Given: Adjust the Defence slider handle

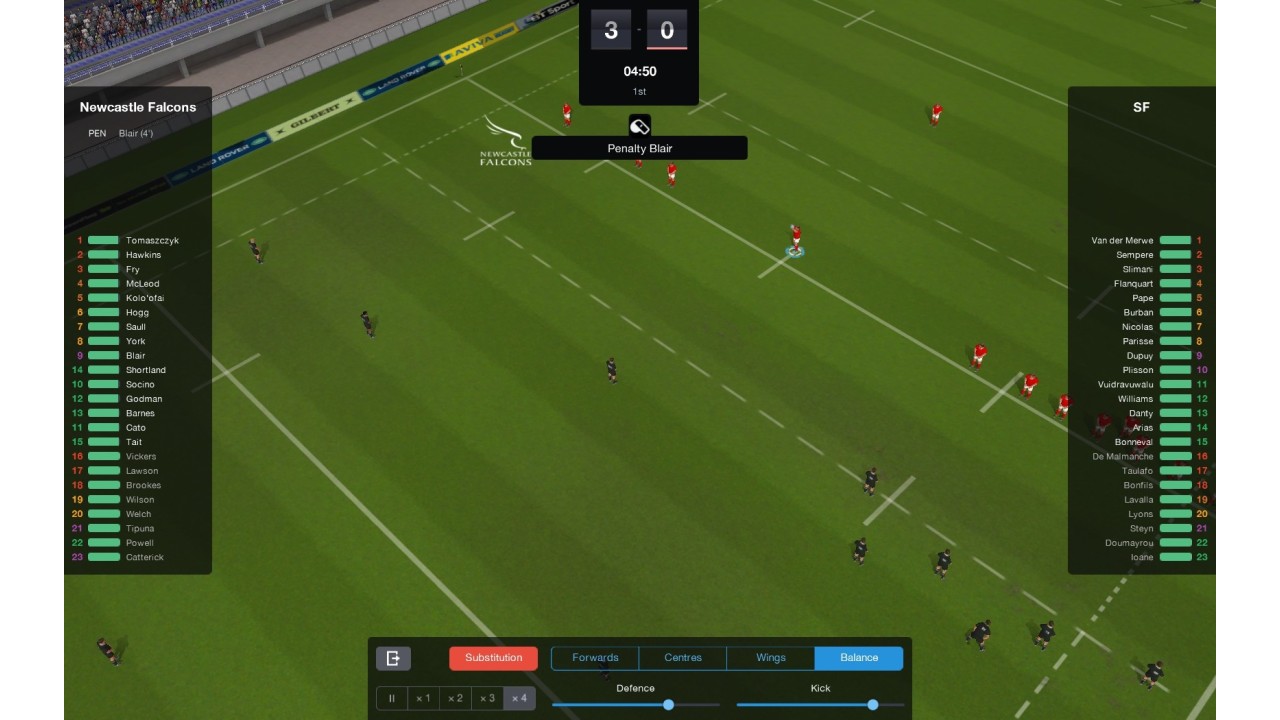Looking at the screenshot, I should (x=668, y=705).
